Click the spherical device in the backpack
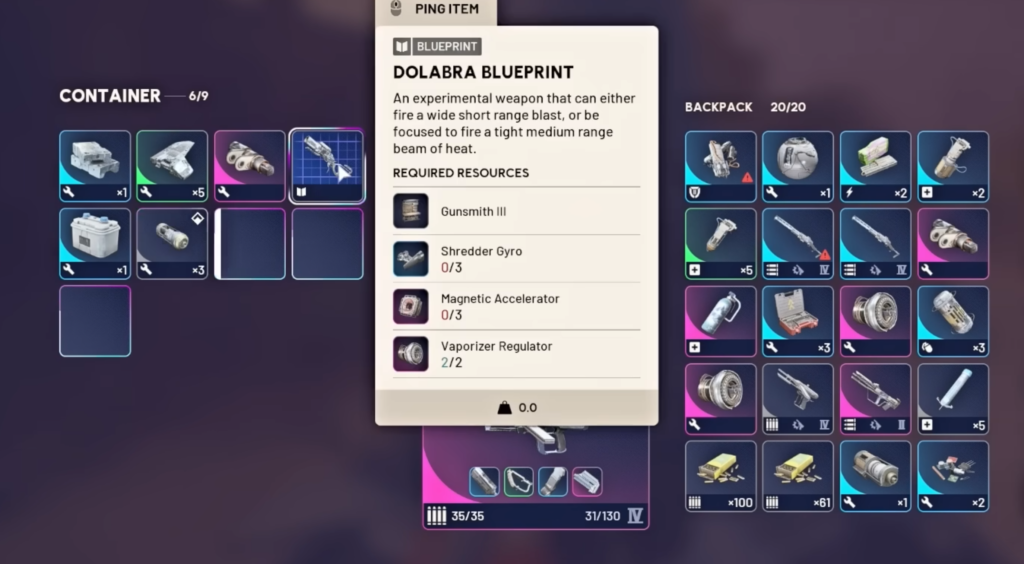Image resolution: width=1024 pixels, height=564 pixels. pyautogui.click(x=798, y=166)
